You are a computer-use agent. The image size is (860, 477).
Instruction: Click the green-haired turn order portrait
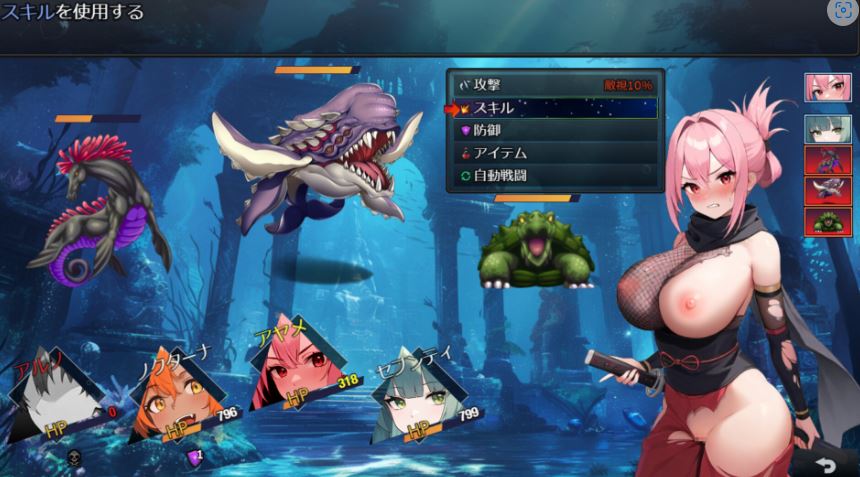(x=828, y=130)
